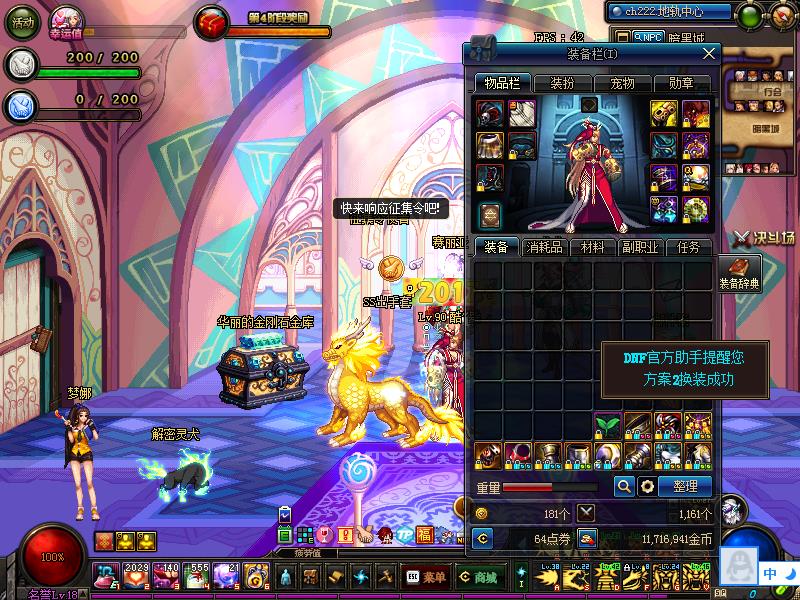Switch to the 材料 category tab
The width and height of the screenshot is (800, 600).
tap(592, 247)
